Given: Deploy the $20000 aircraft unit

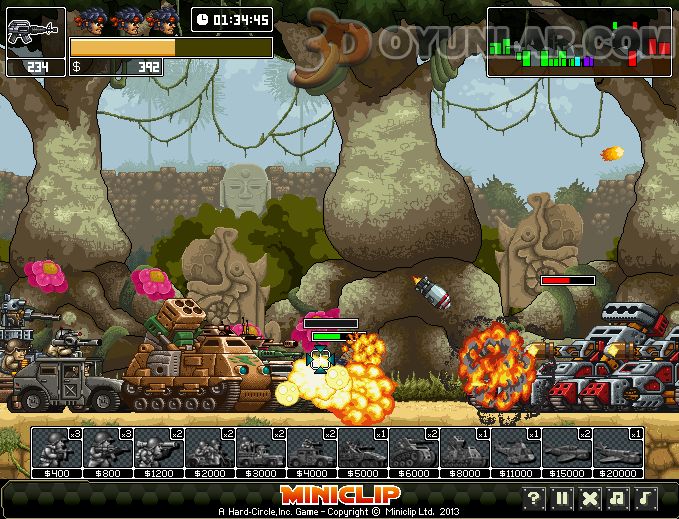Looking at the screenshot, I should pyautogui.click(x=618, y=449).
